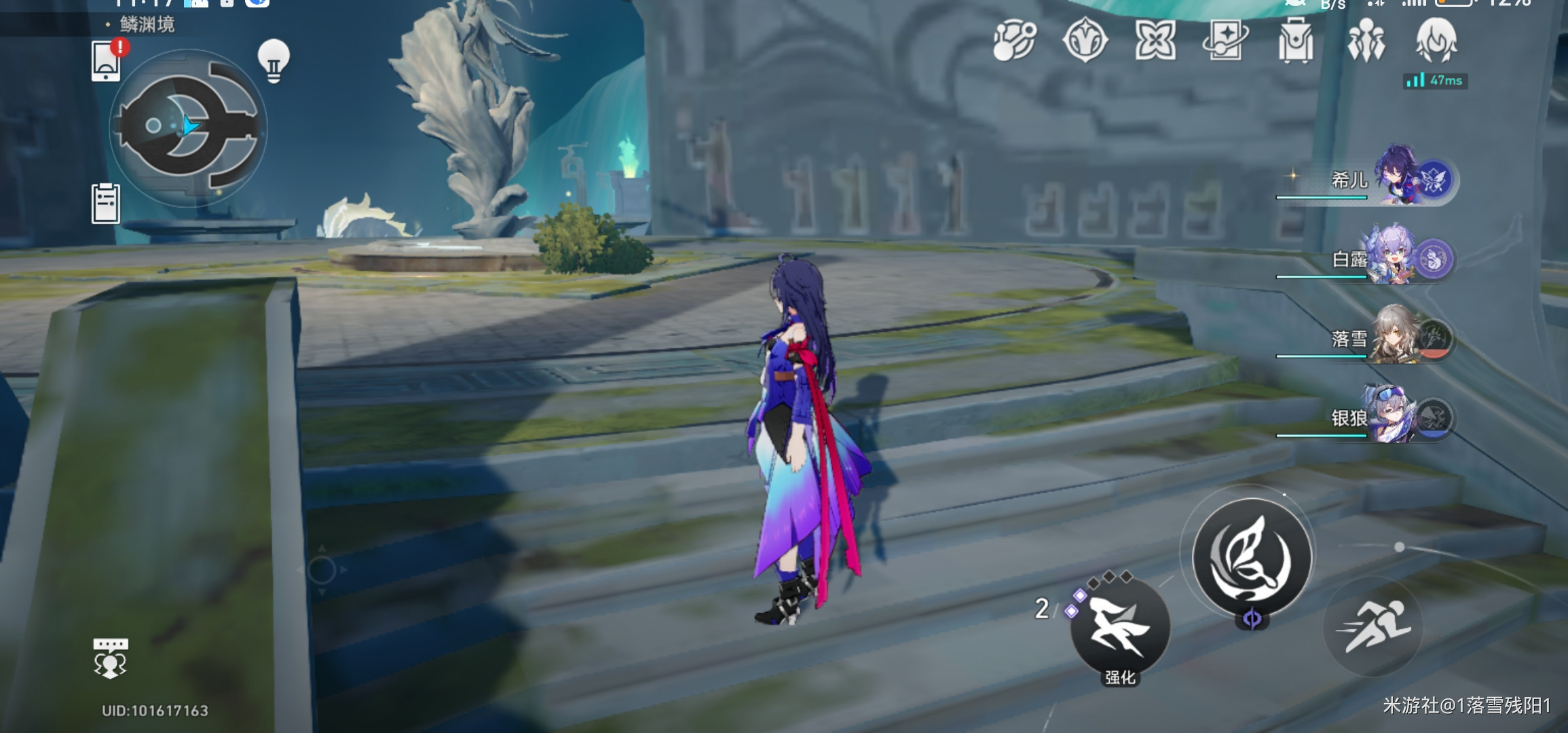This screenshot has height=733, width=1568.
Task: Switch to party member 落雪
Action: click(1398, 337)
